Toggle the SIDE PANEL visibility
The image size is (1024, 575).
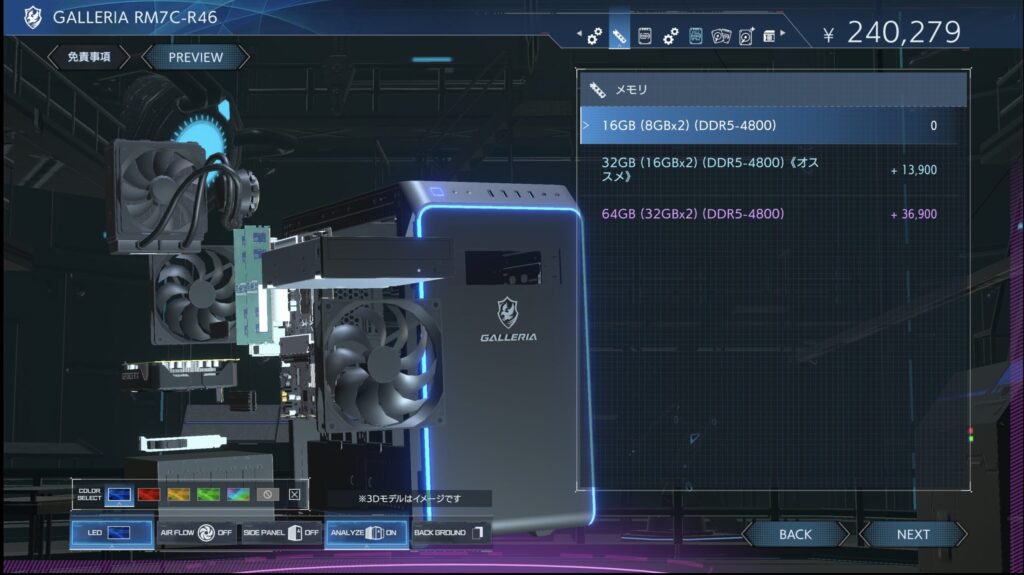point(281,533)
